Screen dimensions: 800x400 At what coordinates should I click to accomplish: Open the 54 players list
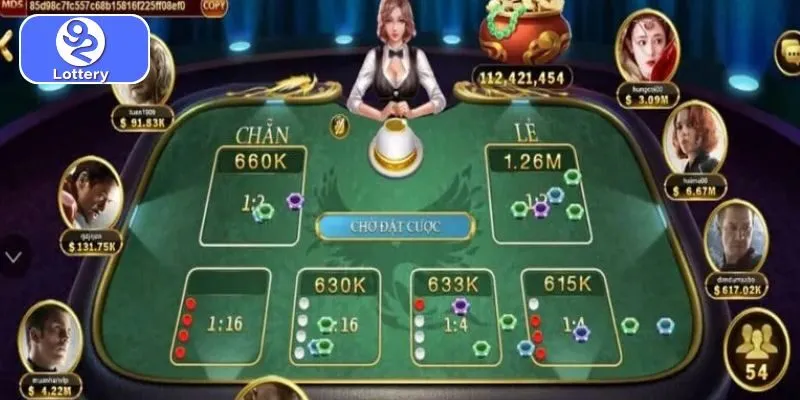click(x=755, y=347)
